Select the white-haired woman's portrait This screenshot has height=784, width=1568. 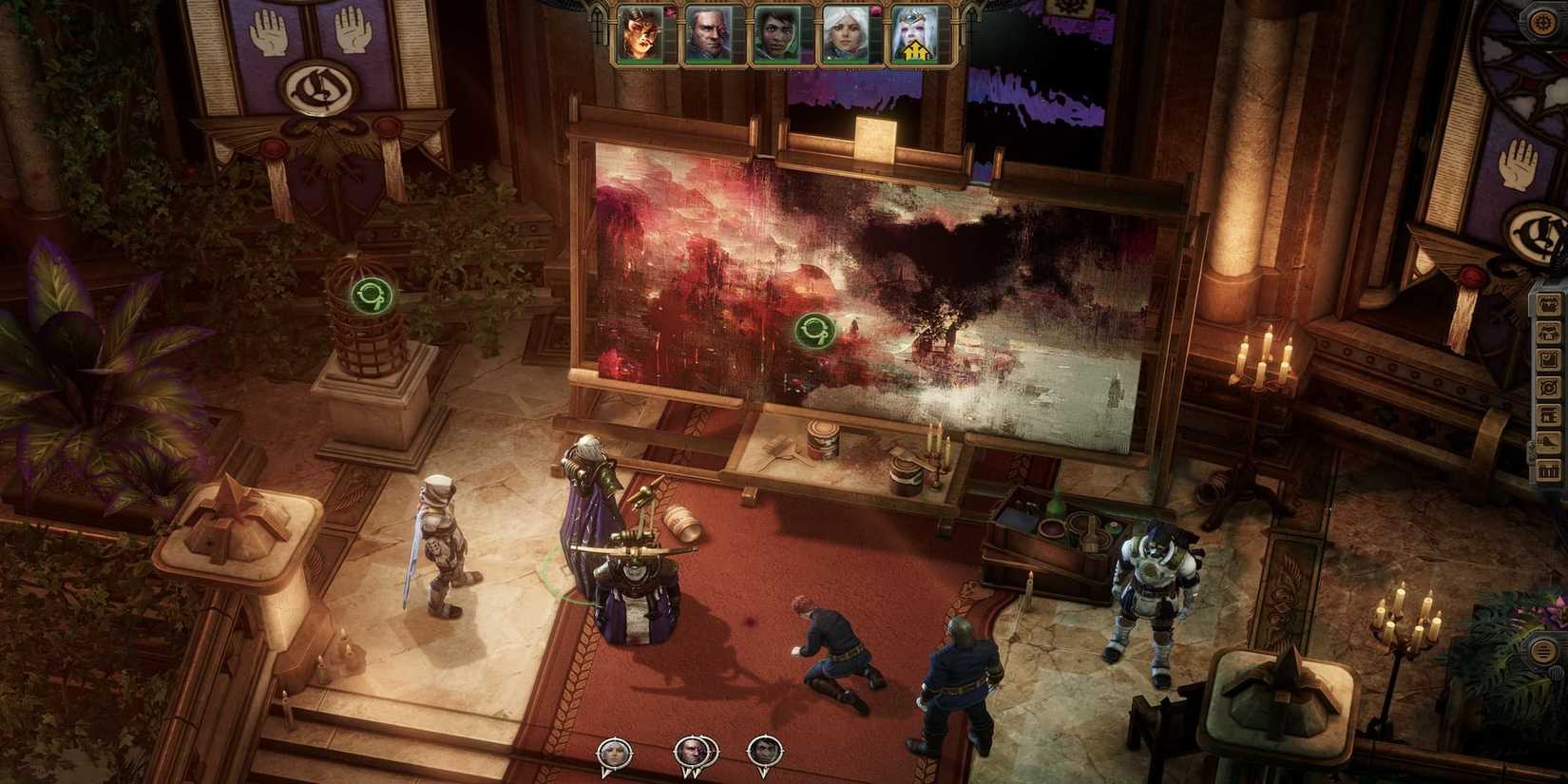844,33
